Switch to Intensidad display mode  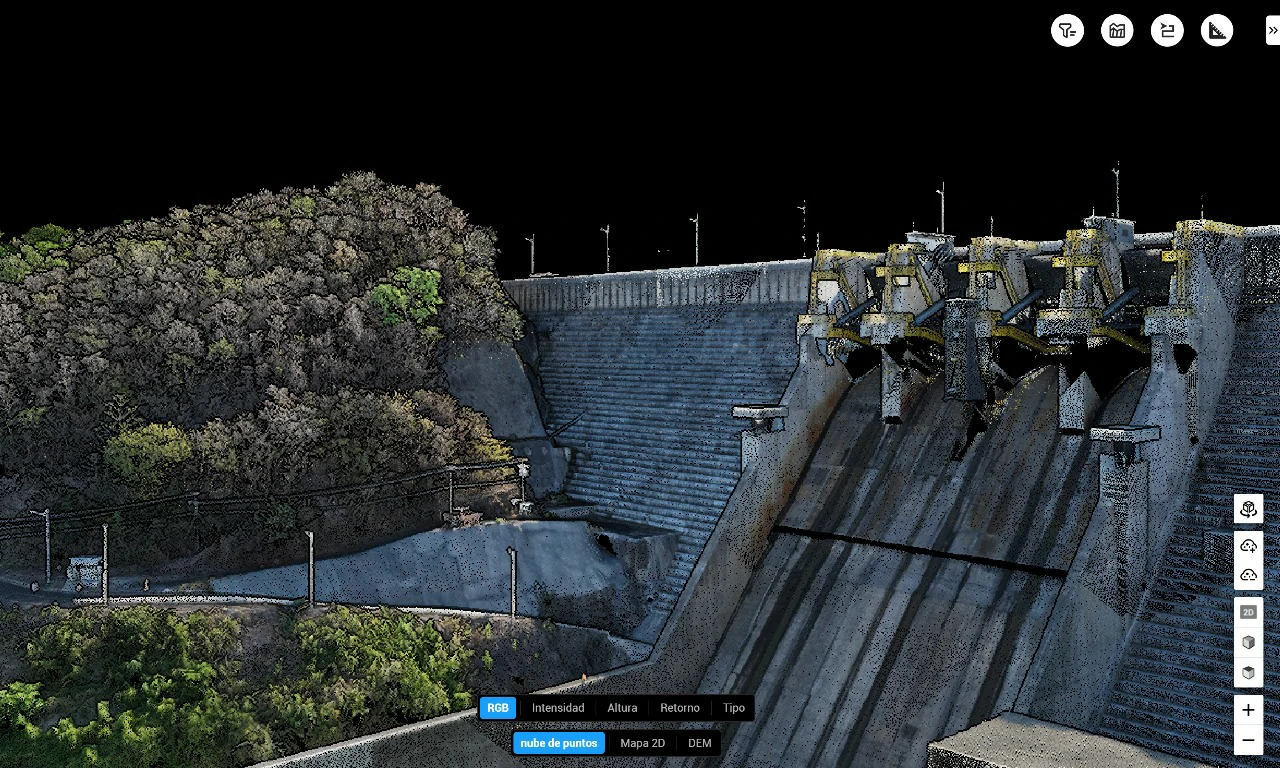click(558, 708)
